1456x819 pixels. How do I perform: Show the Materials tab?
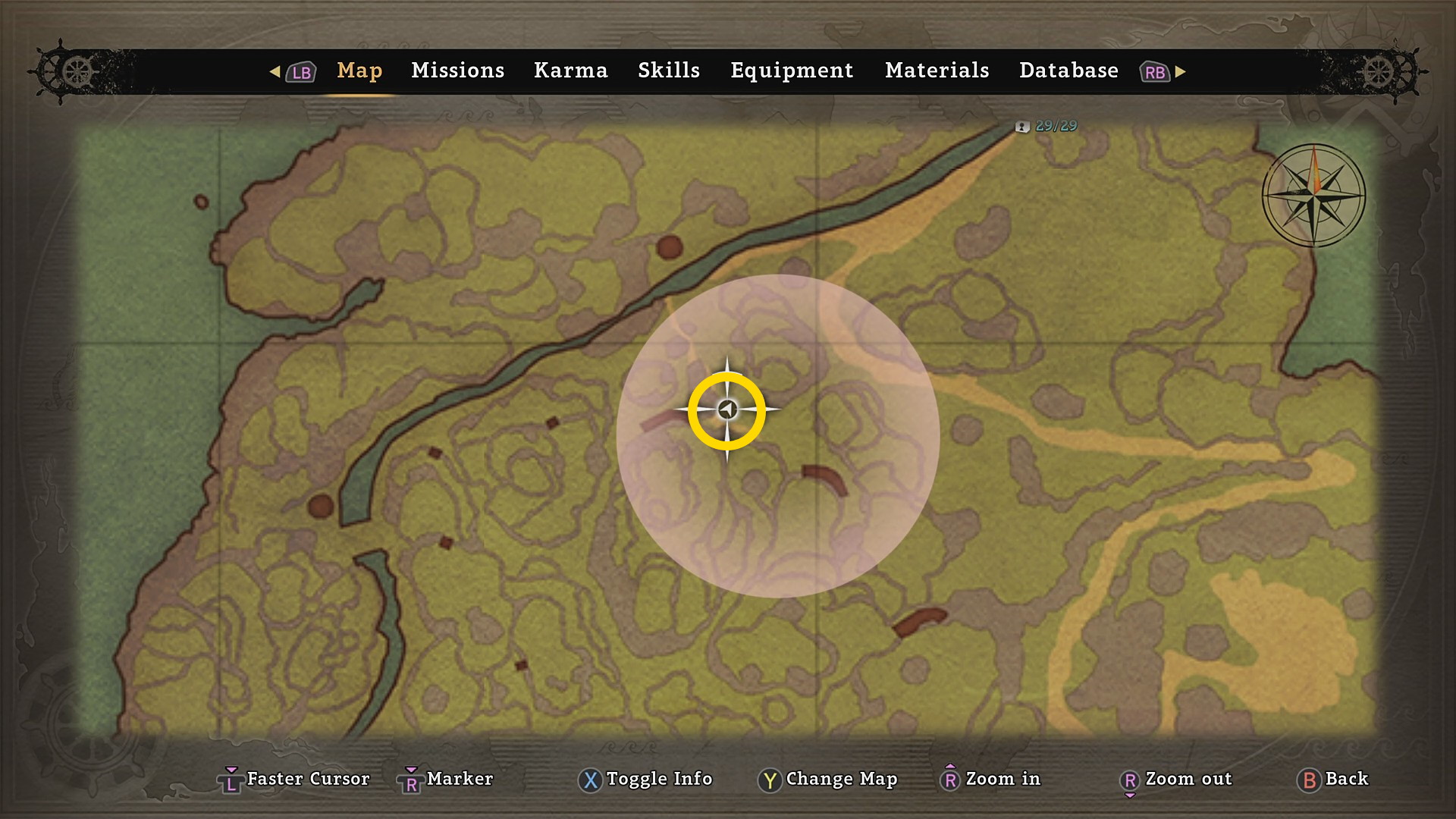tap(937, 71)
